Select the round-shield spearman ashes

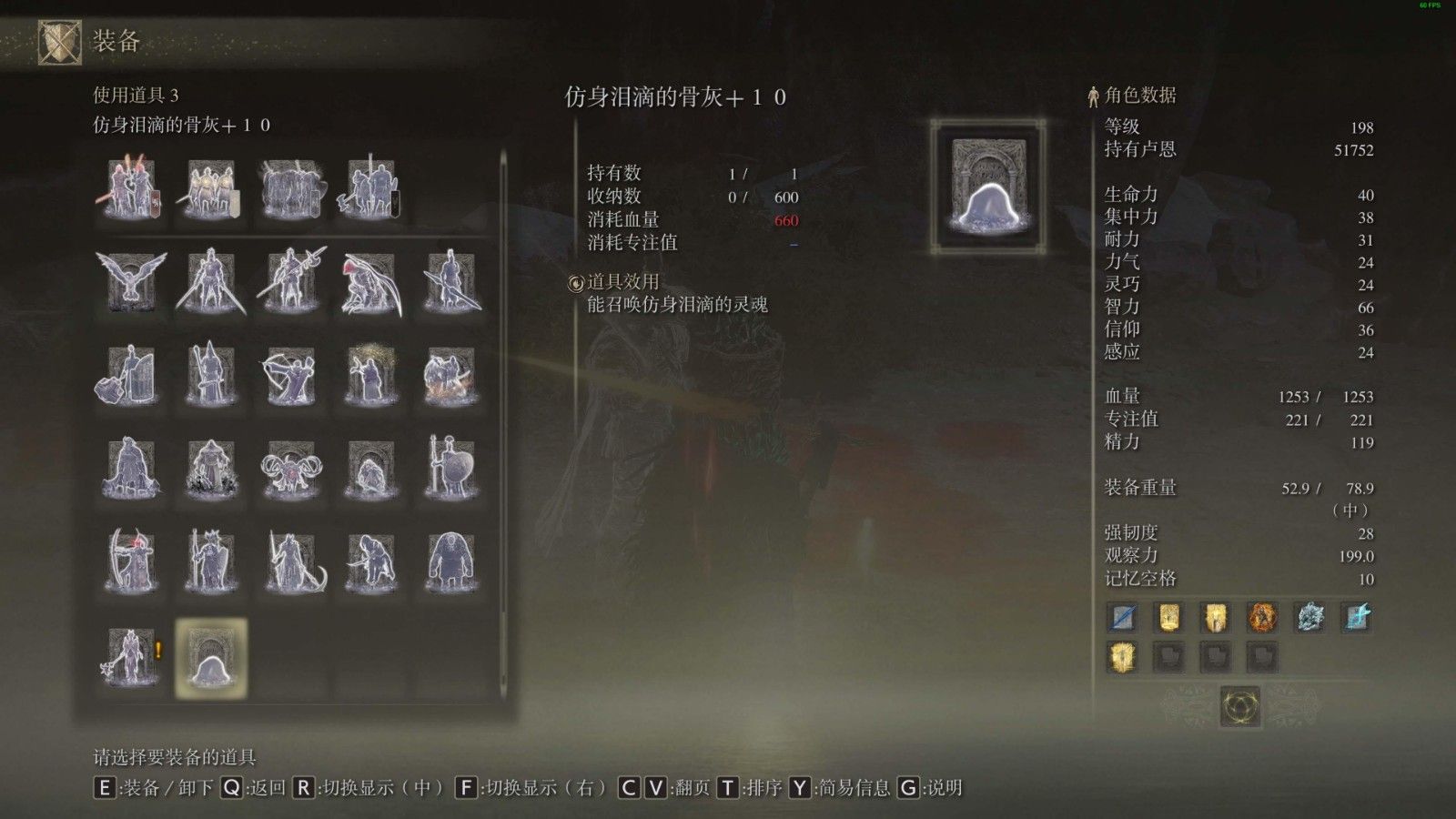pyautogui.click(x=450, y=469)
